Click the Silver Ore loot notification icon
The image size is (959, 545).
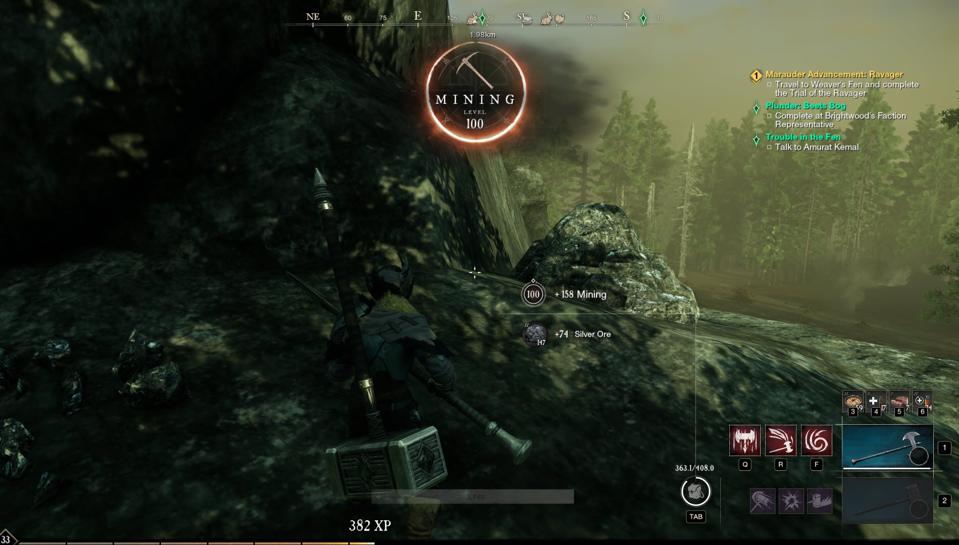tap(535, 334)
